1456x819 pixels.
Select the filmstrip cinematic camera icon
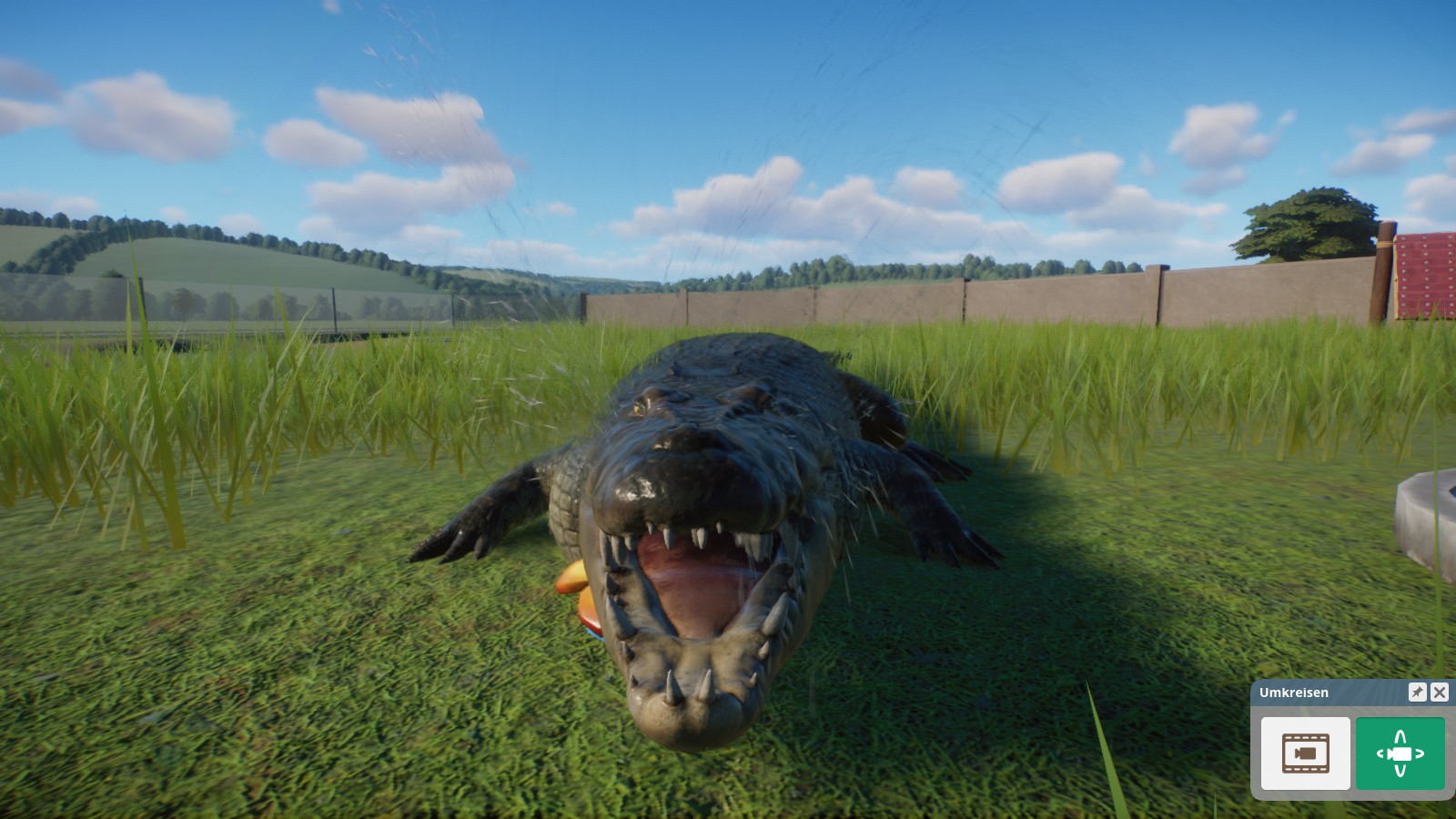pos(1305,753)
